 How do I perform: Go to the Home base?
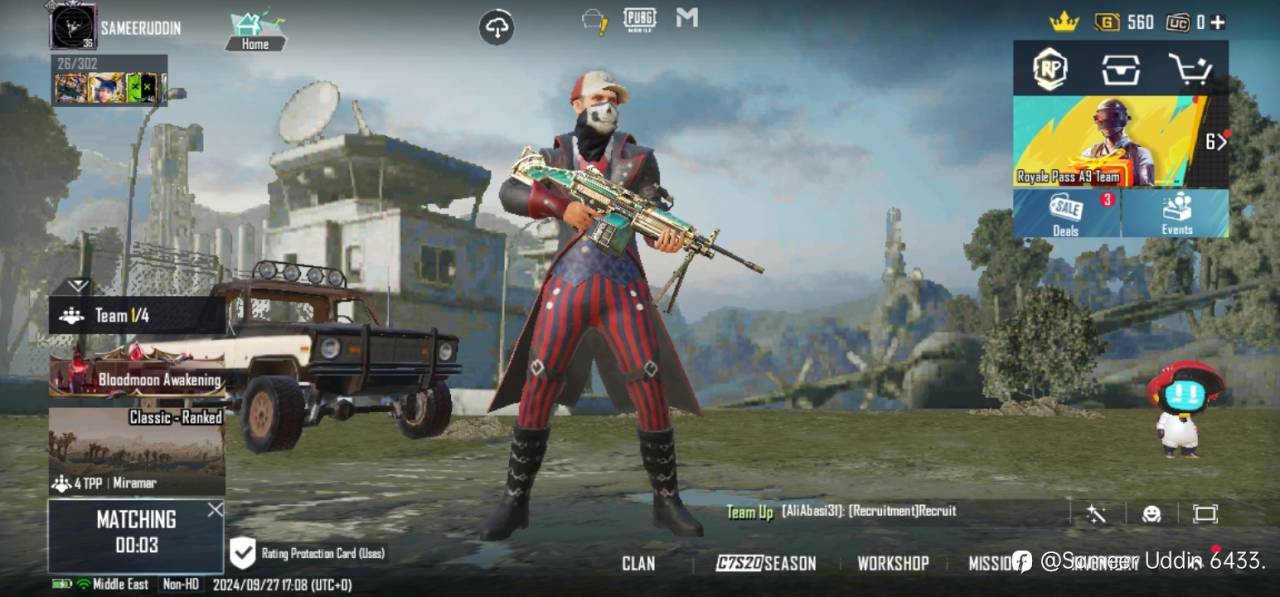[255, 30]
